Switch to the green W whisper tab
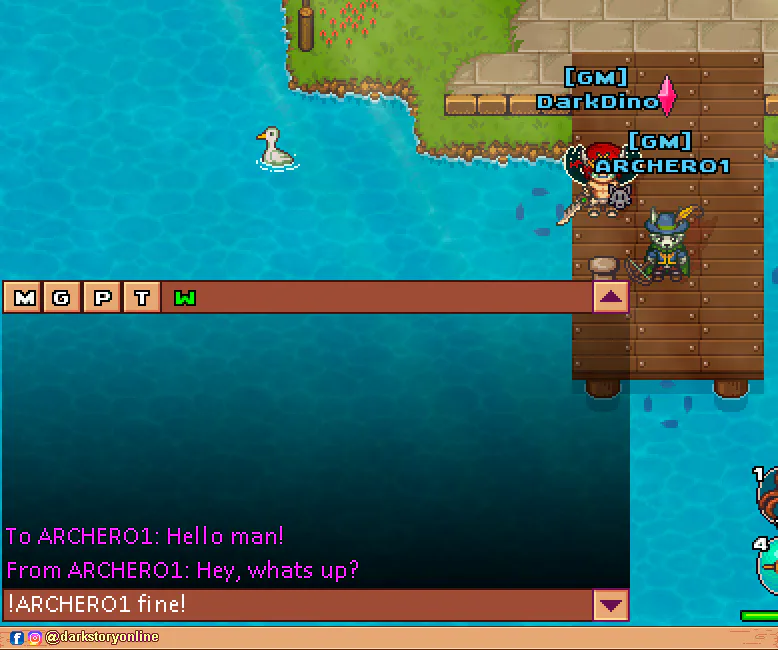The height and width of the screenshot is (650, 778). [x=185, y=297]
